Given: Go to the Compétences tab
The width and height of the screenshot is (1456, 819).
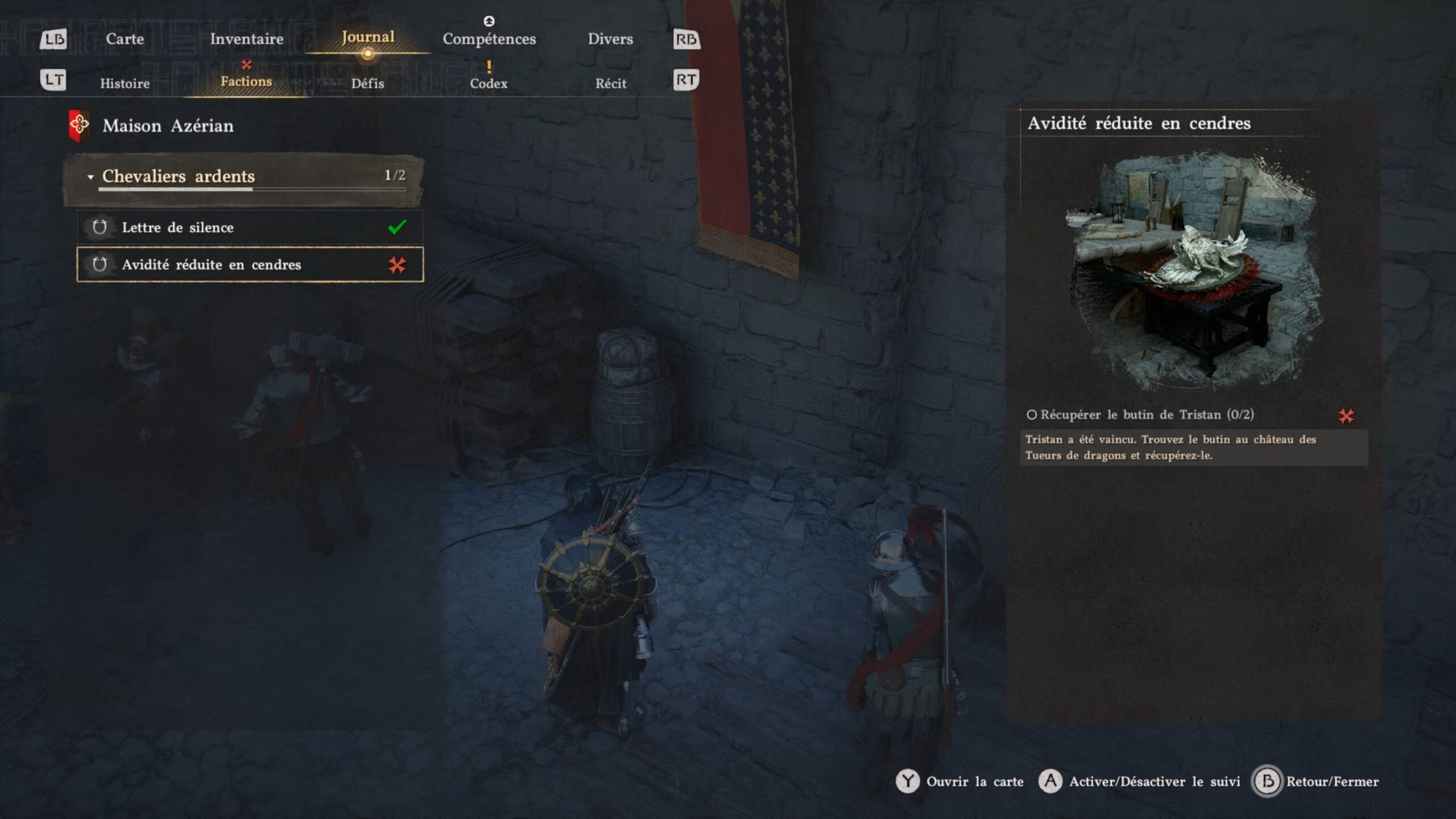Looking at the screenshot, I should point(489,39).
